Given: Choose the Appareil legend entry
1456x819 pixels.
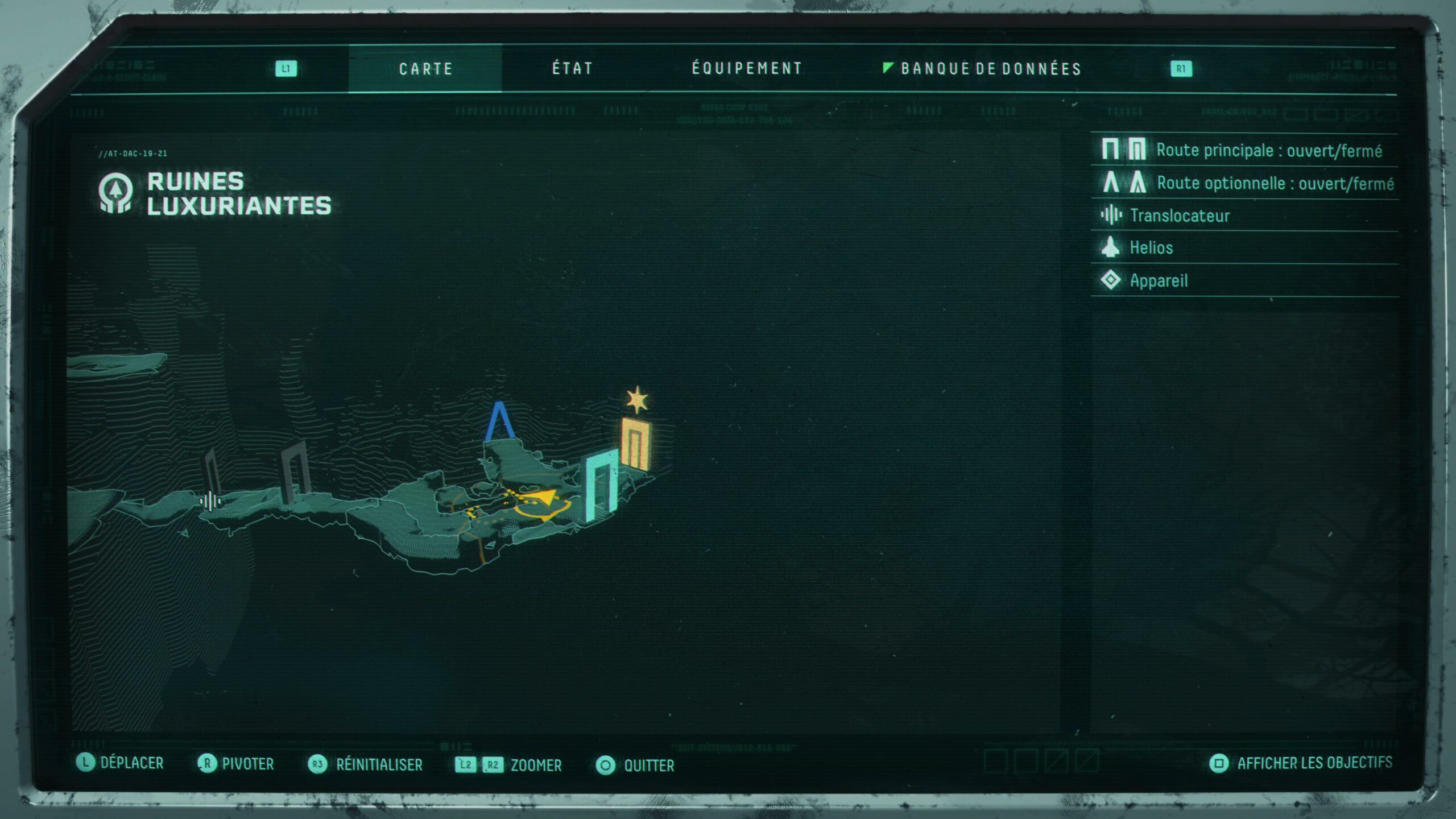Looking at the screenshot, I should 1158,280.
